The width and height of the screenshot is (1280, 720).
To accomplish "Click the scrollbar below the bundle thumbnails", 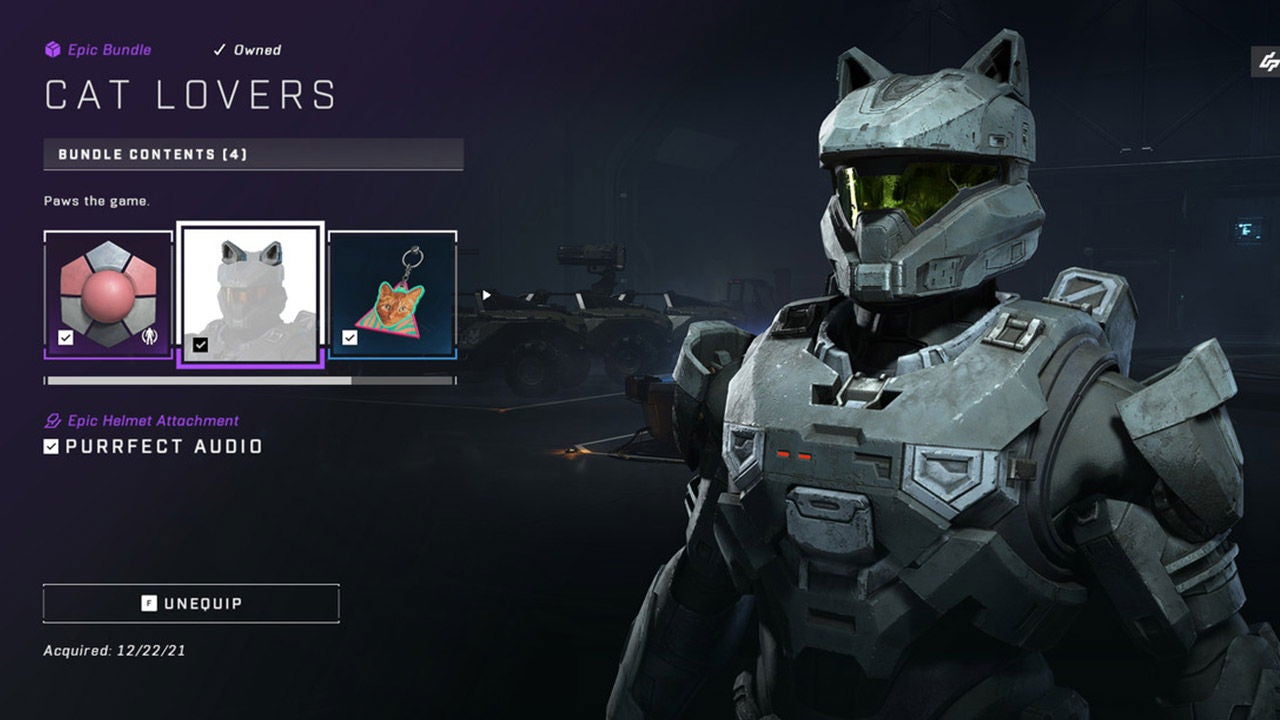I will (250, 380).
